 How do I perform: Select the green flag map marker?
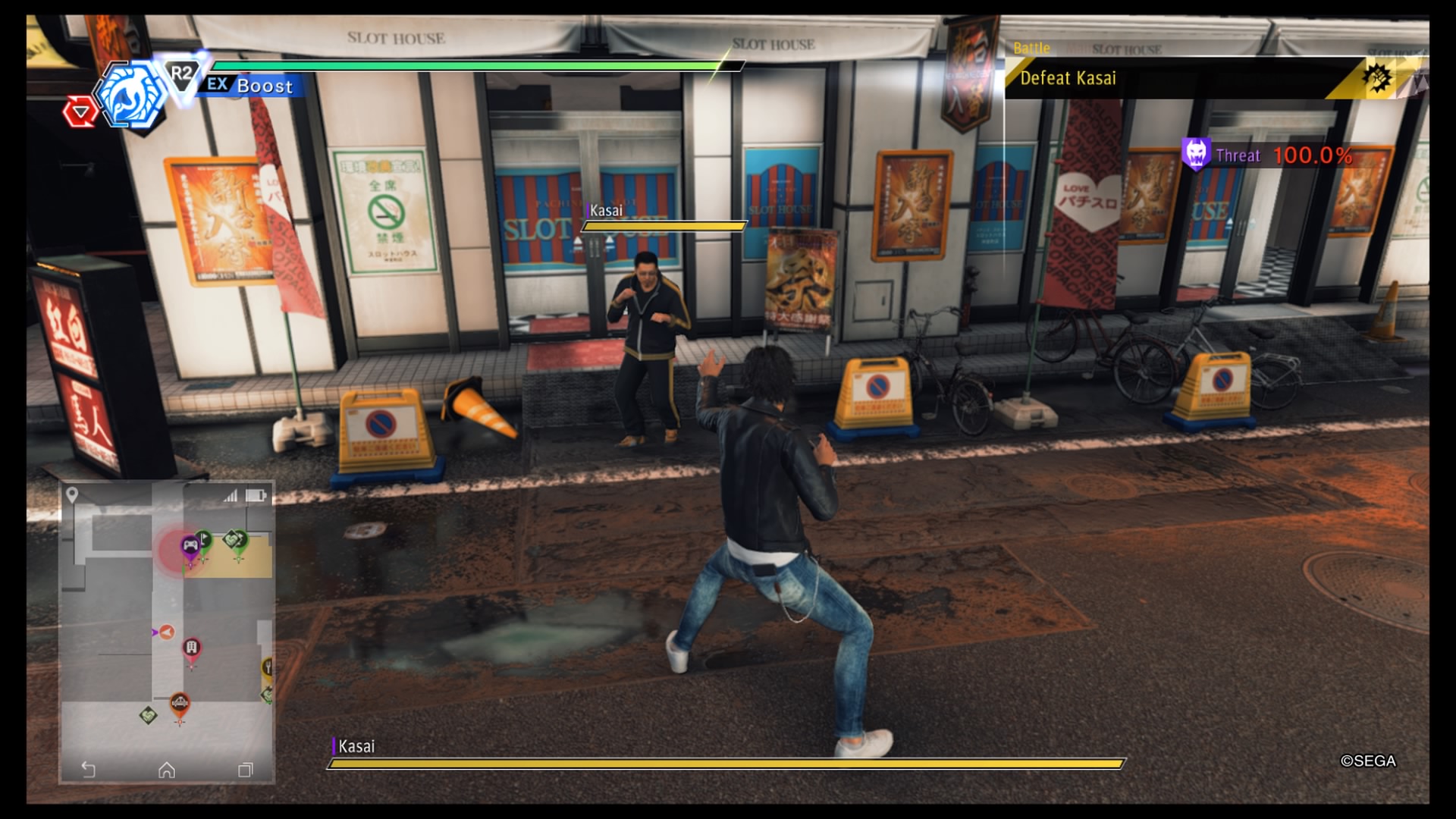click(x=205, y=539)
